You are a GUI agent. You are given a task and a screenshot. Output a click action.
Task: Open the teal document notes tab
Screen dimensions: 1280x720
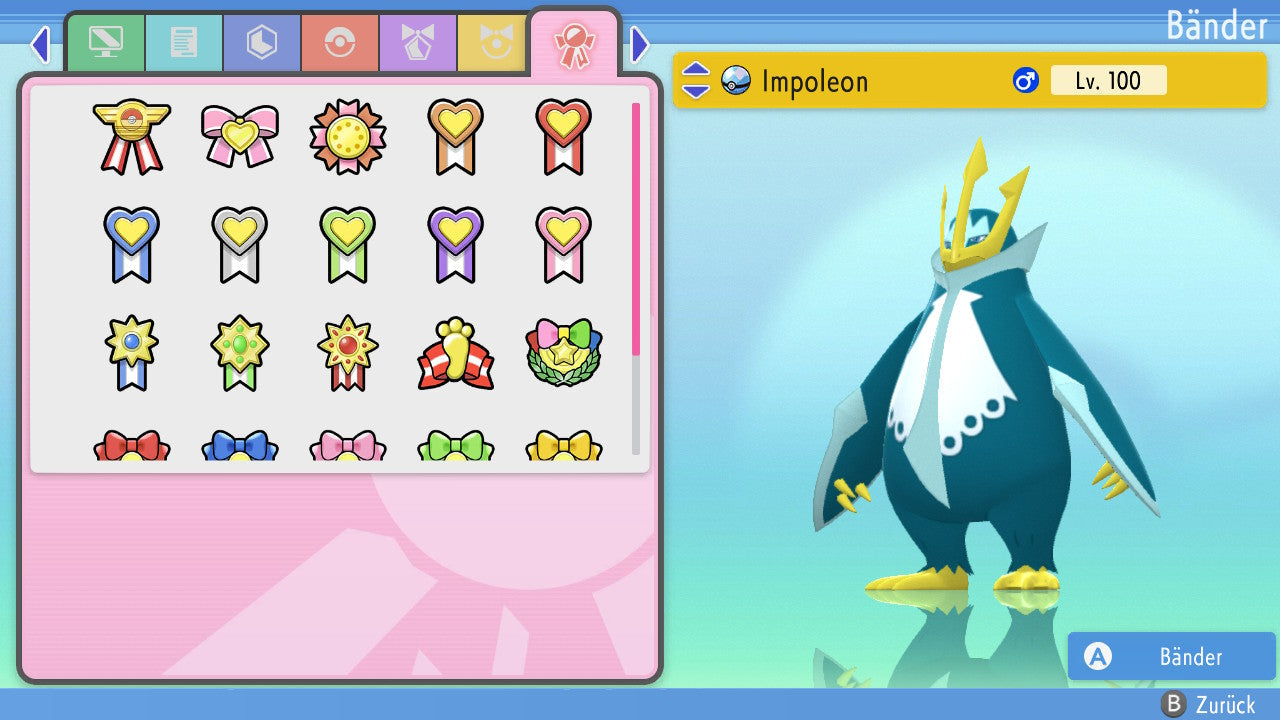(184, 43)
